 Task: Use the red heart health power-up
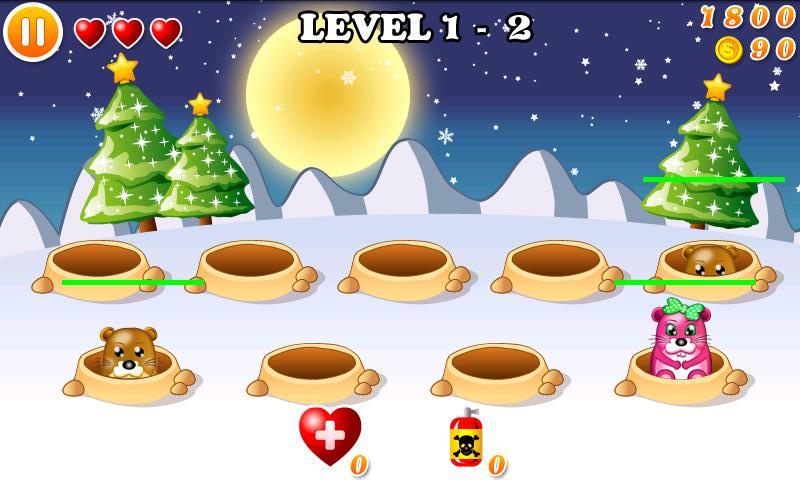tap(329, 436)
